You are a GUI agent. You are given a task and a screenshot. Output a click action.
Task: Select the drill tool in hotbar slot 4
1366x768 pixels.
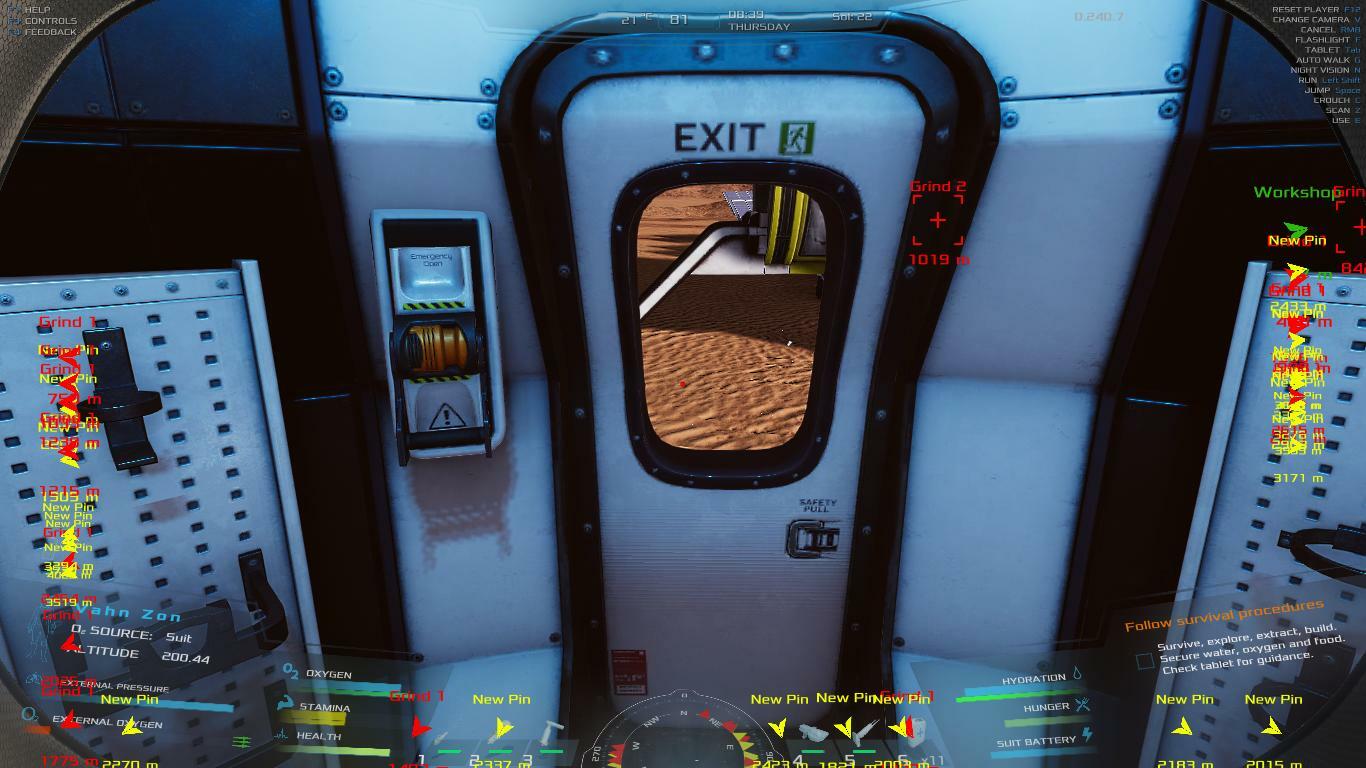click(812, 736)
